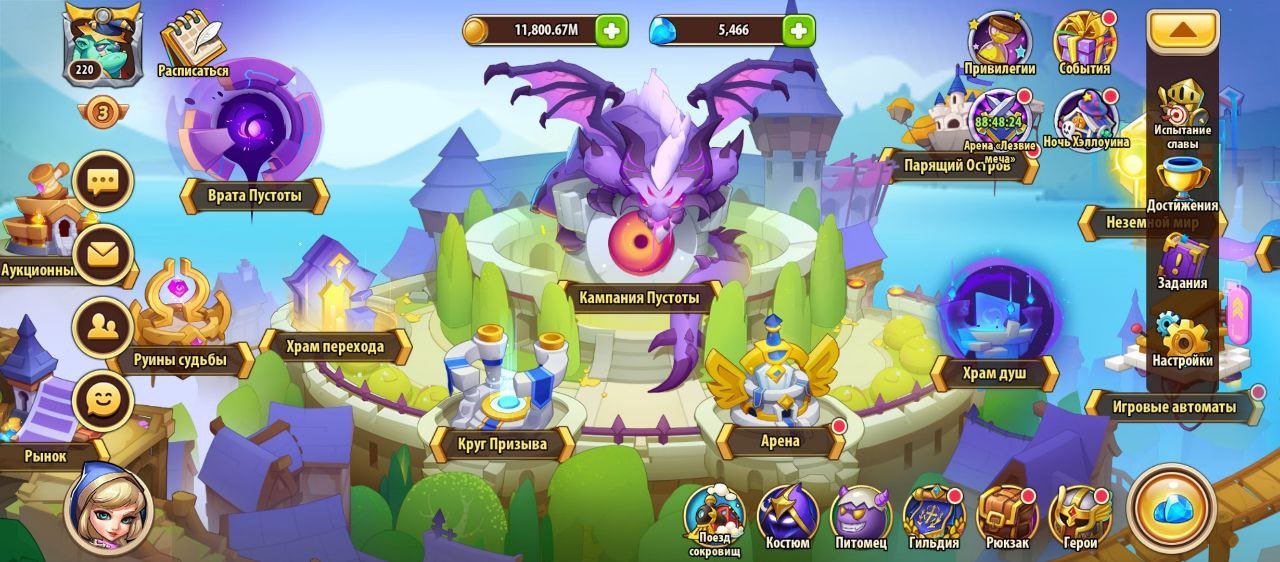Add more gold coins
The height and width of the screenshot is (562, 1280).
point(612,30)
